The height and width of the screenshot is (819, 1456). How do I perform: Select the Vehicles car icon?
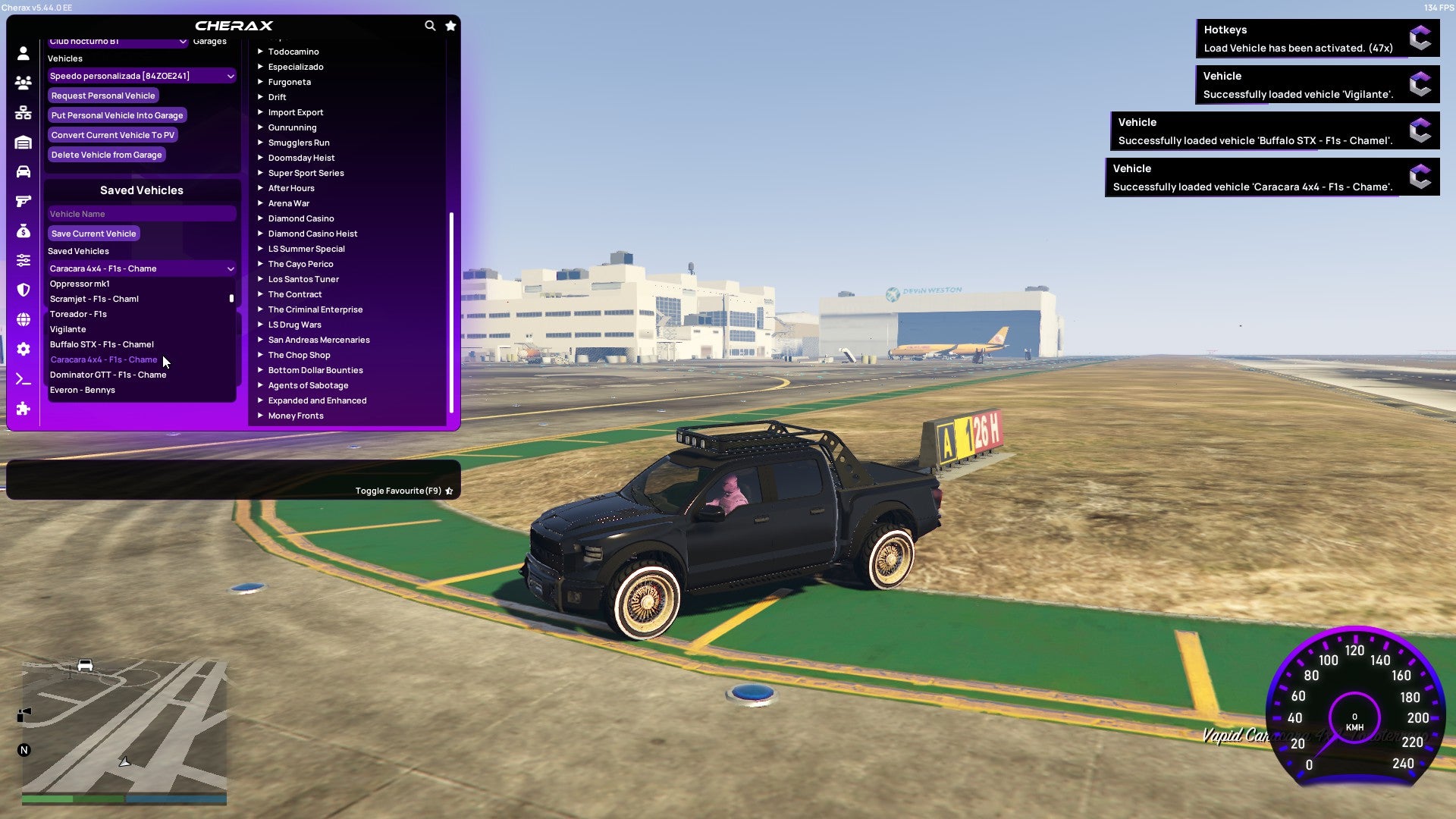click(22, 171)
